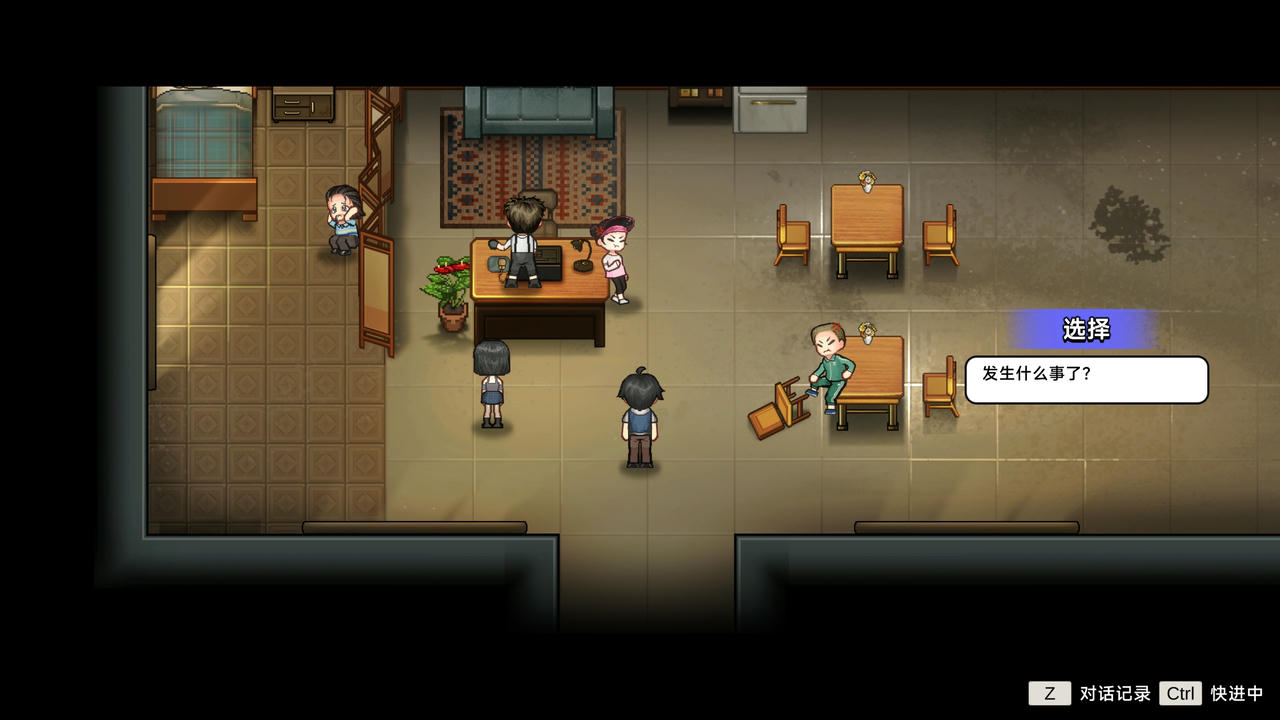Open the 对话记录 dialogue log
The image size is (1280, 720).
tap(1050, 693)
